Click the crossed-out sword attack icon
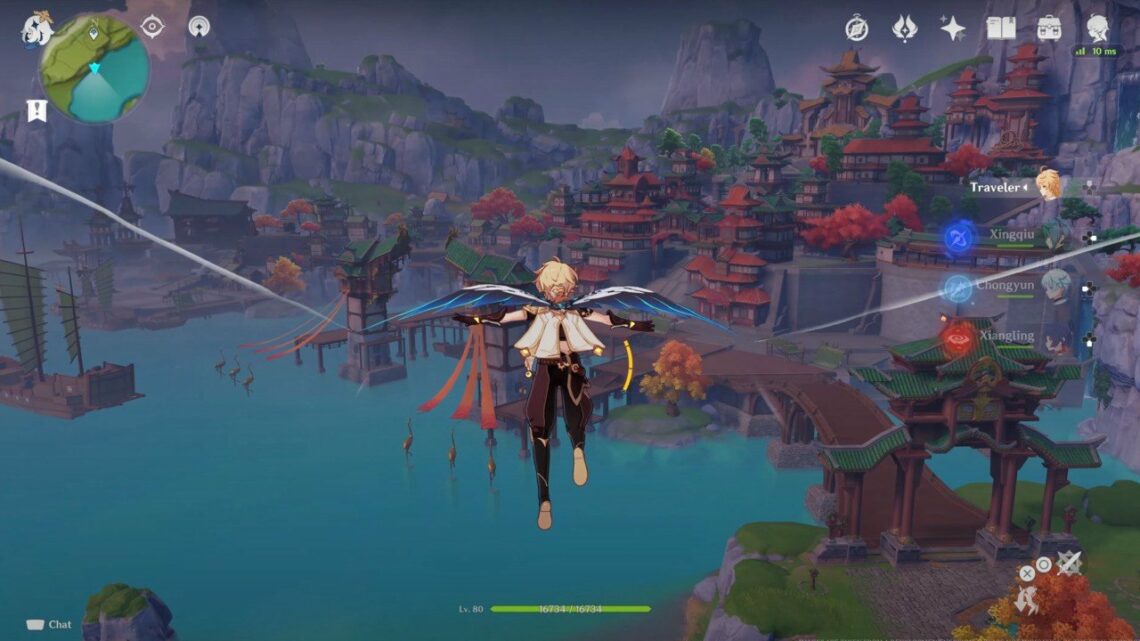The image size is (1140, 641). (x=1069, y=563)
